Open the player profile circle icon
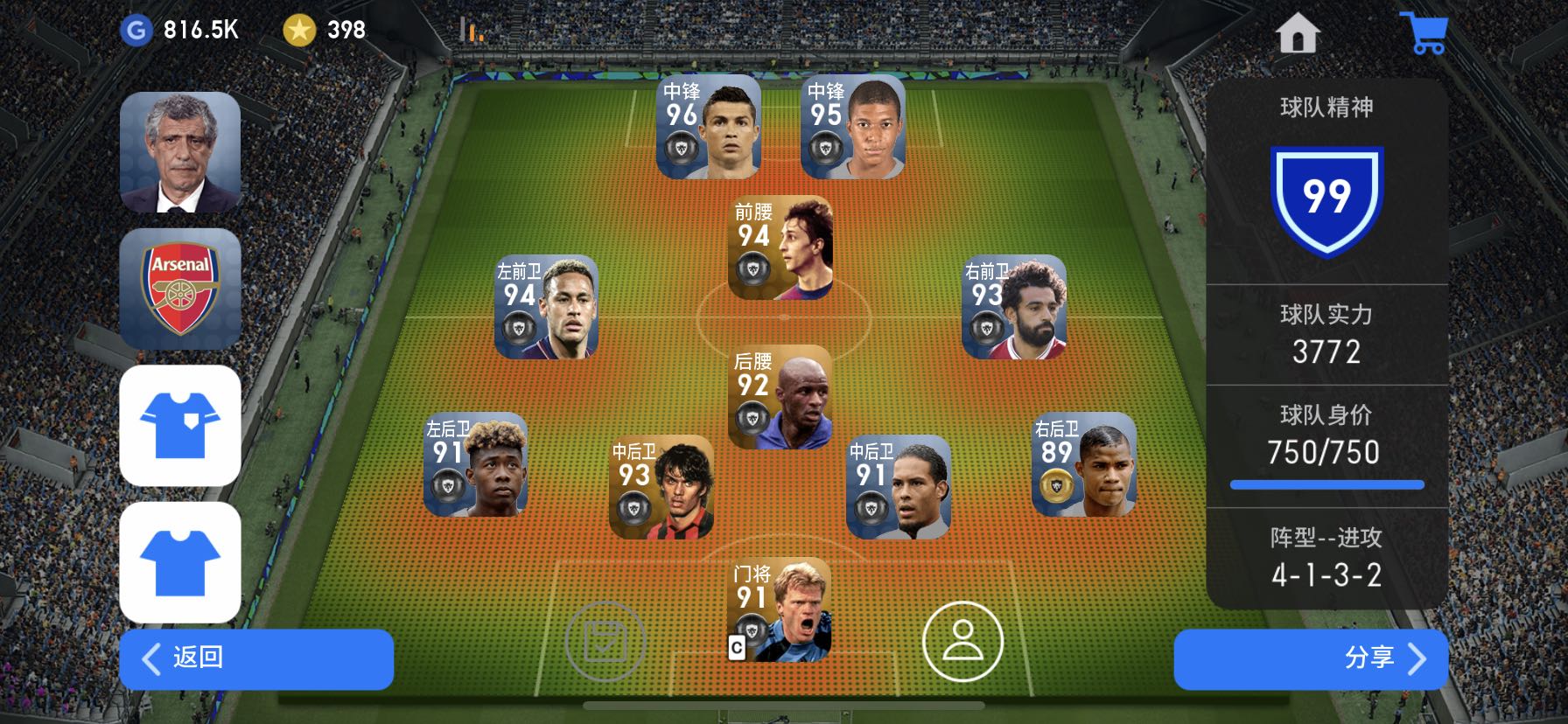1568x724 pixels. click(x=962, y=641)
